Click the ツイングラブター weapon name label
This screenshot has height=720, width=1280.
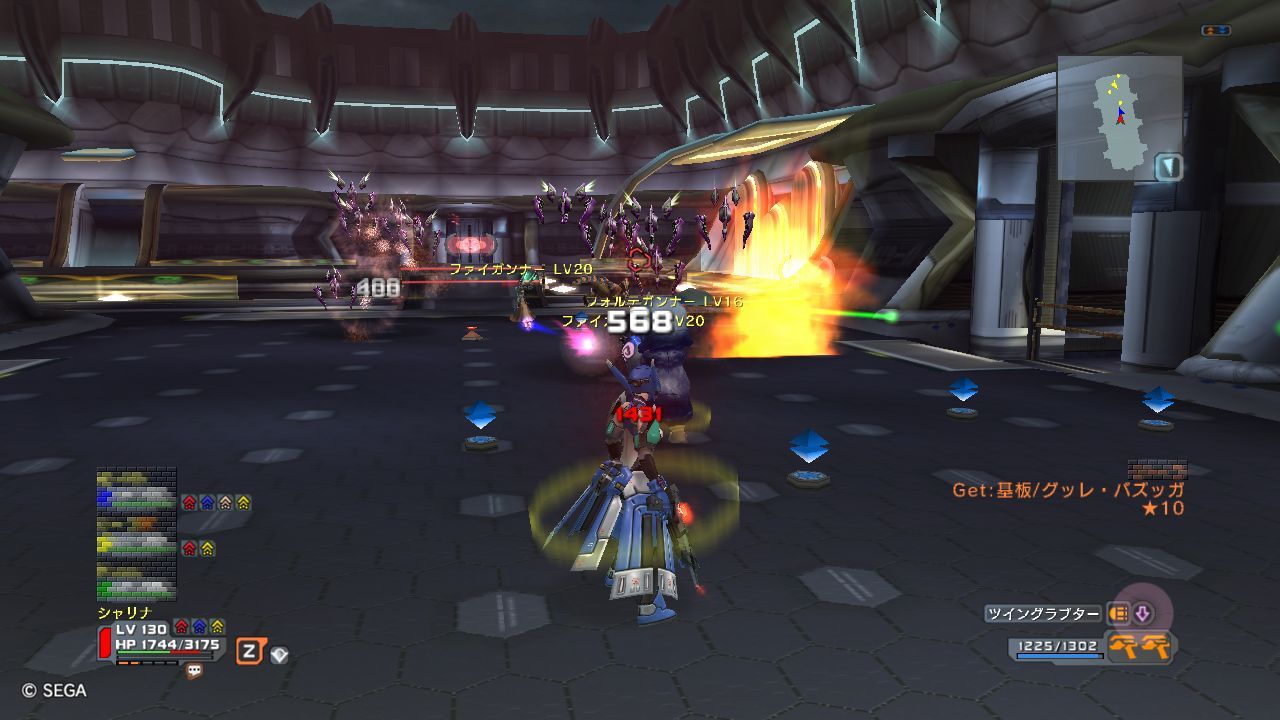(1042, 614)
